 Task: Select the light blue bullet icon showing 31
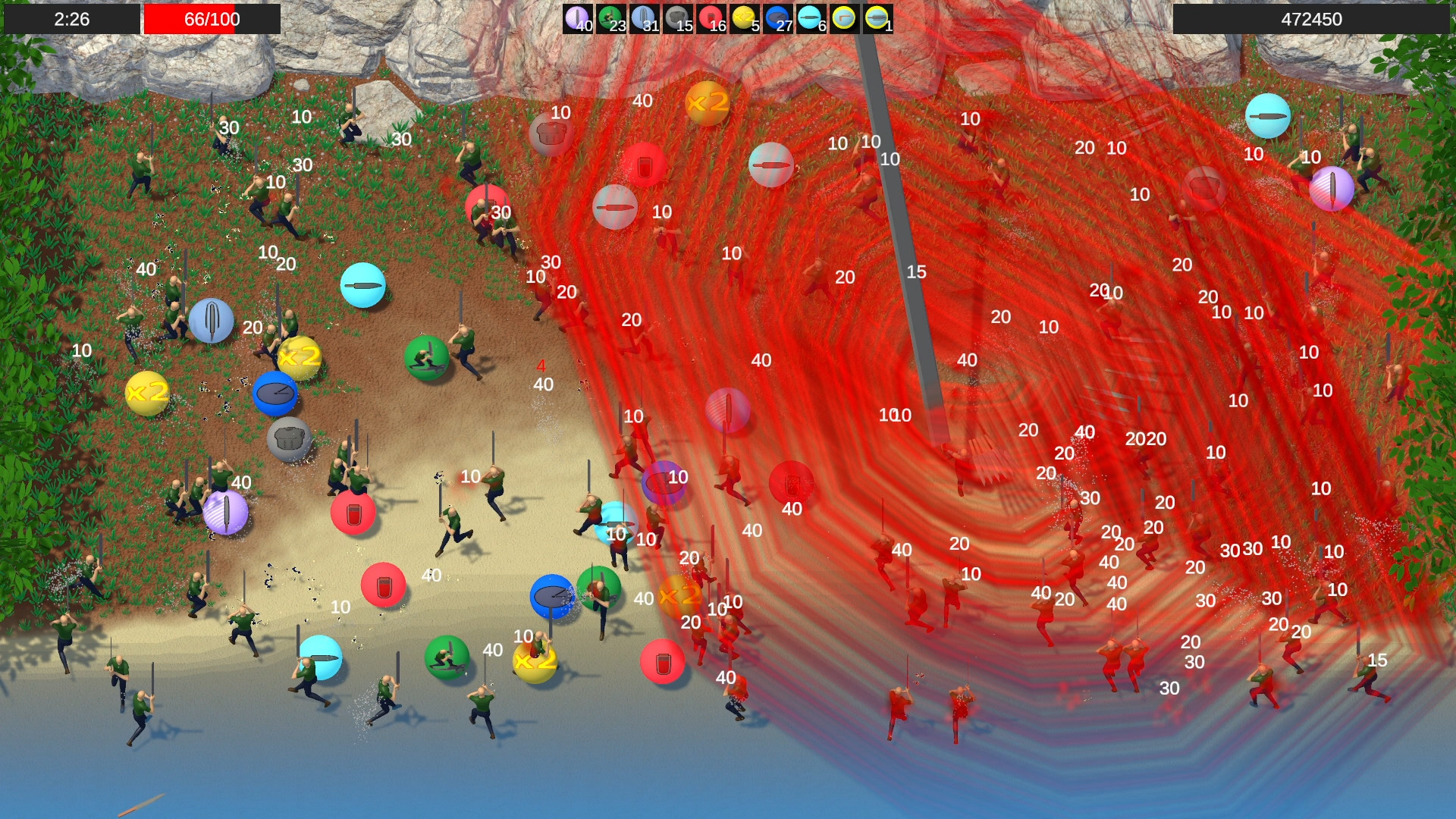[644, 17]
